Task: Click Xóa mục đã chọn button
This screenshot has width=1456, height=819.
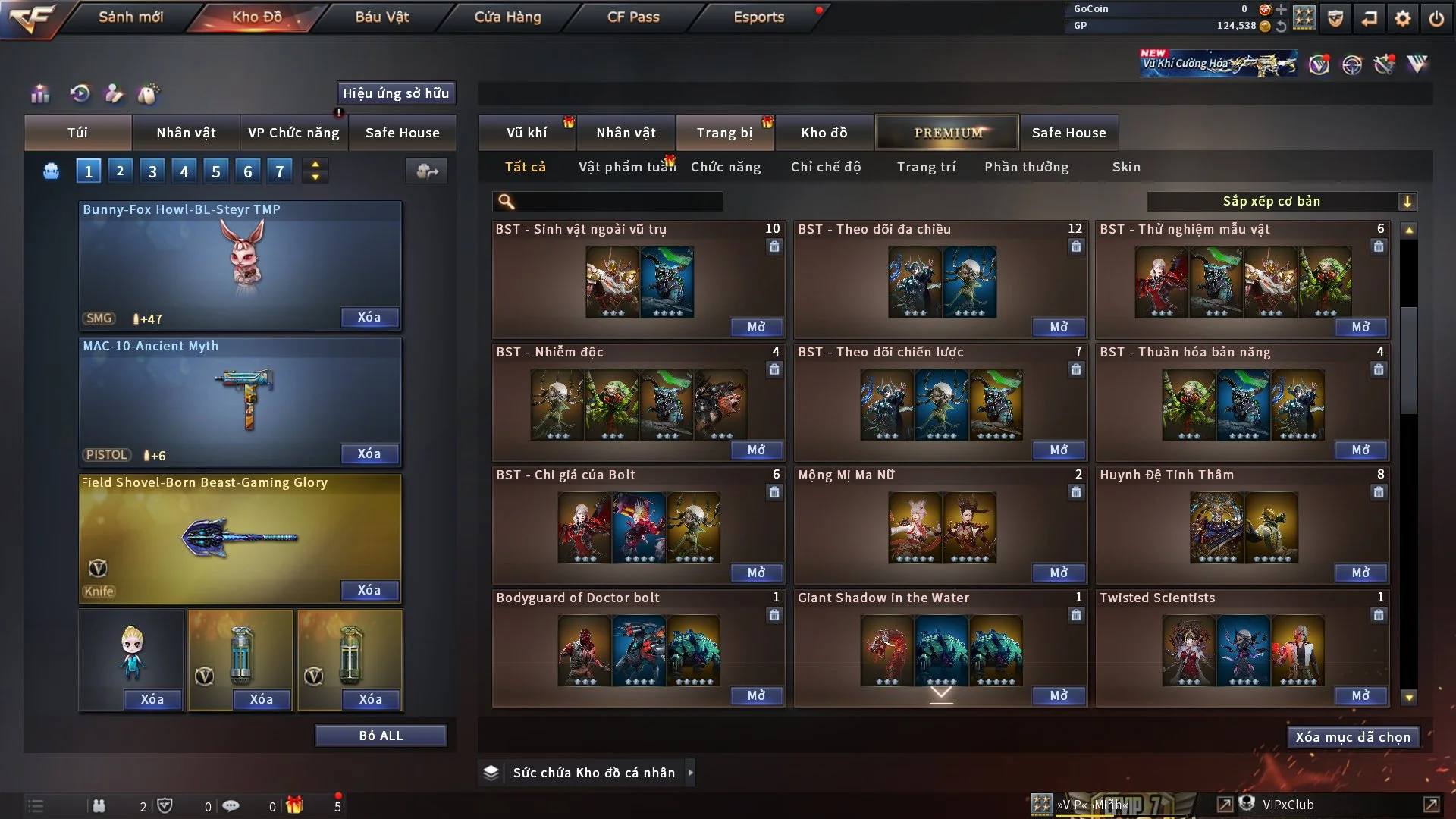Action: point(1353,737)
